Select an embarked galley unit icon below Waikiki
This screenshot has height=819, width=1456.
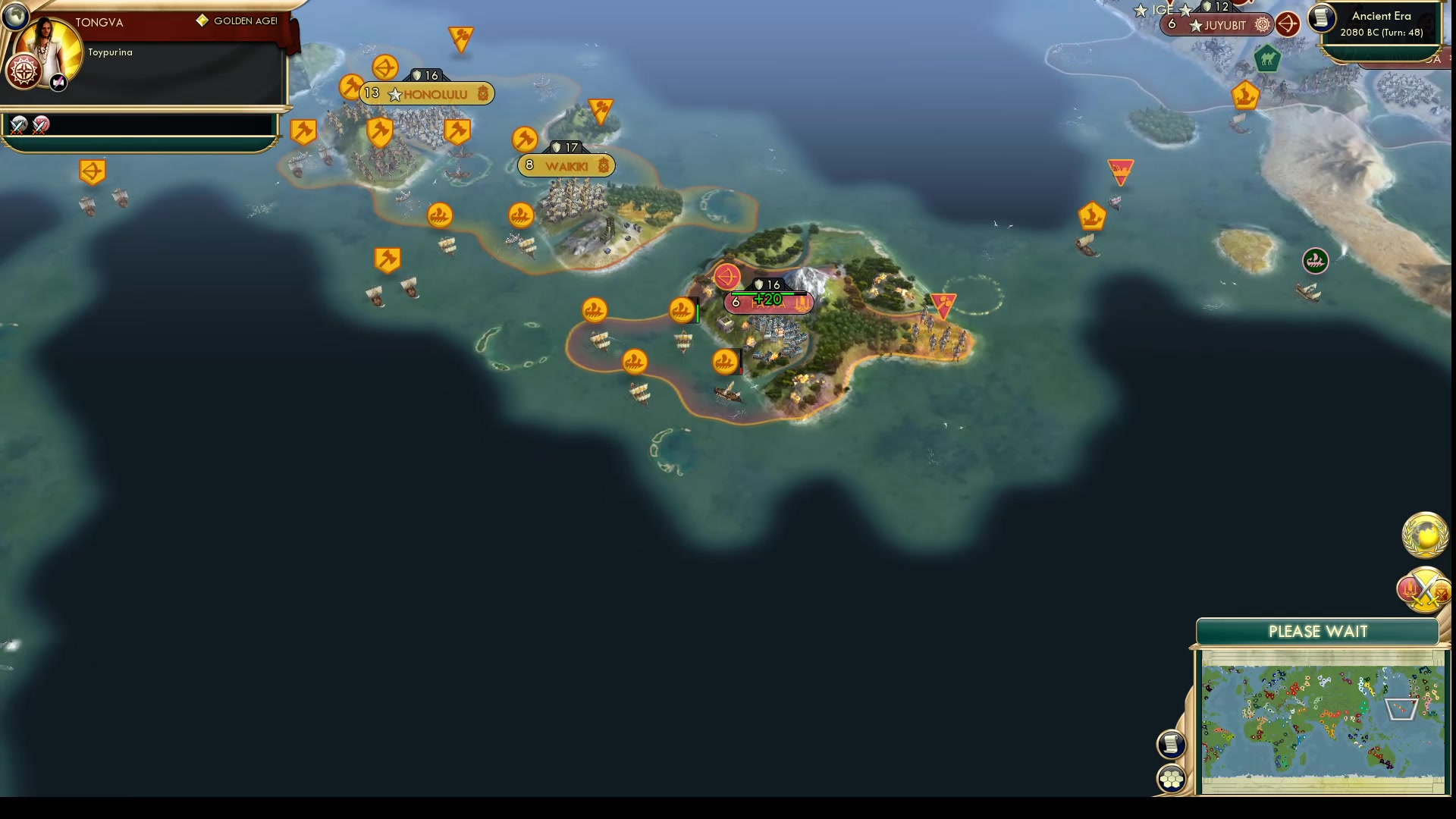click(x=519, y=213)
